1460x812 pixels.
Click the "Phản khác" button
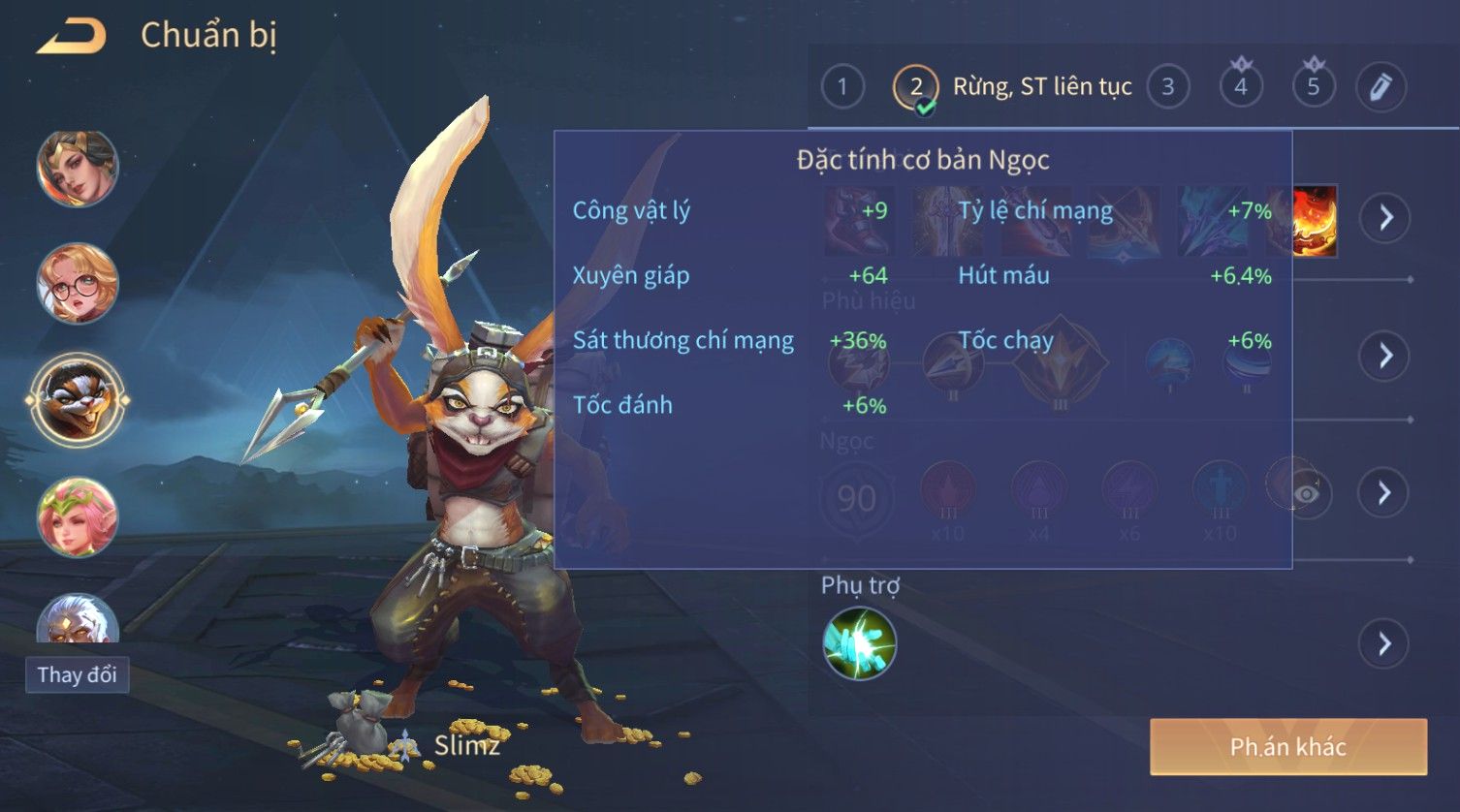click(x=1287, y=746)
